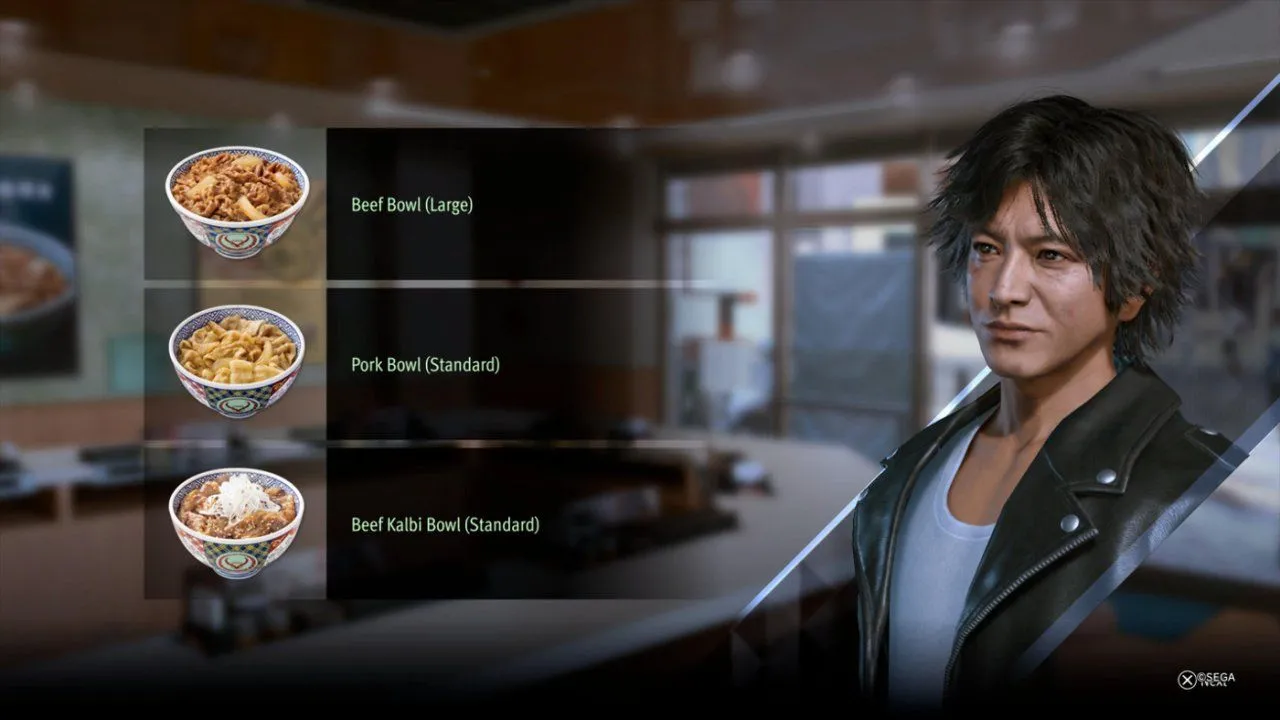Viewport: 1280px width, 720px height.
Task: Click the beef kalbi bowl picture
Action: tap(237, 522)
